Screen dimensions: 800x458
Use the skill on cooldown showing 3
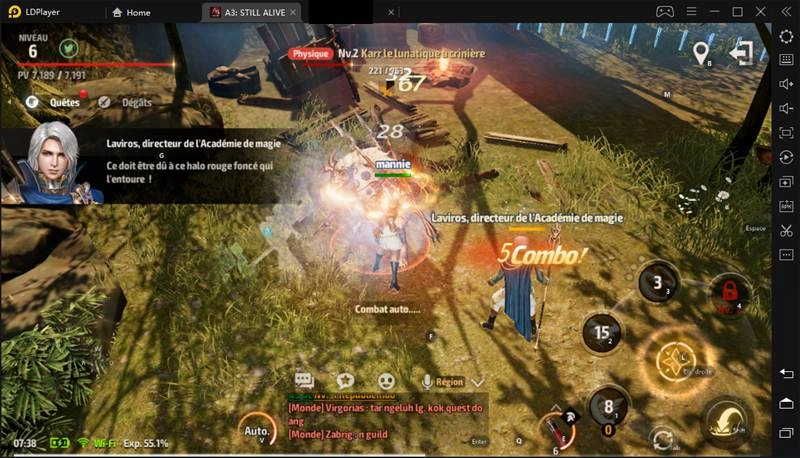[x=658, y=281]
